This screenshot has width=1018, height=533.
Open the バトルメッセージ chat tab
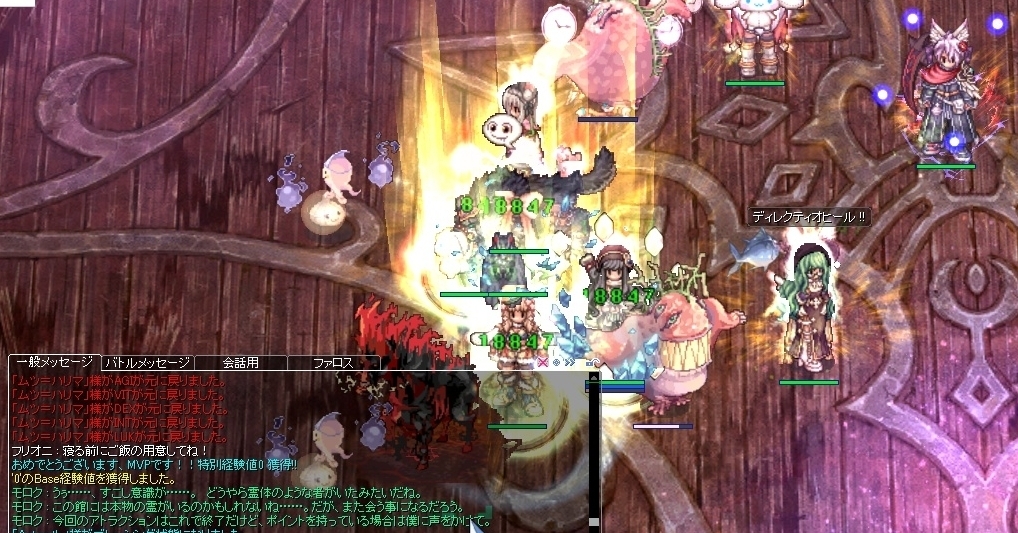tap(147, 362)
